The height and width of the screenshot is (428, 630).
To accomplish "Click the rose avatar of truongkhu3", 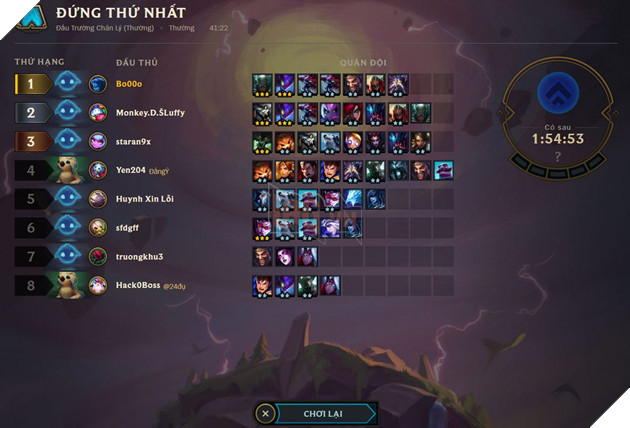I will click(x=98, y=257).
